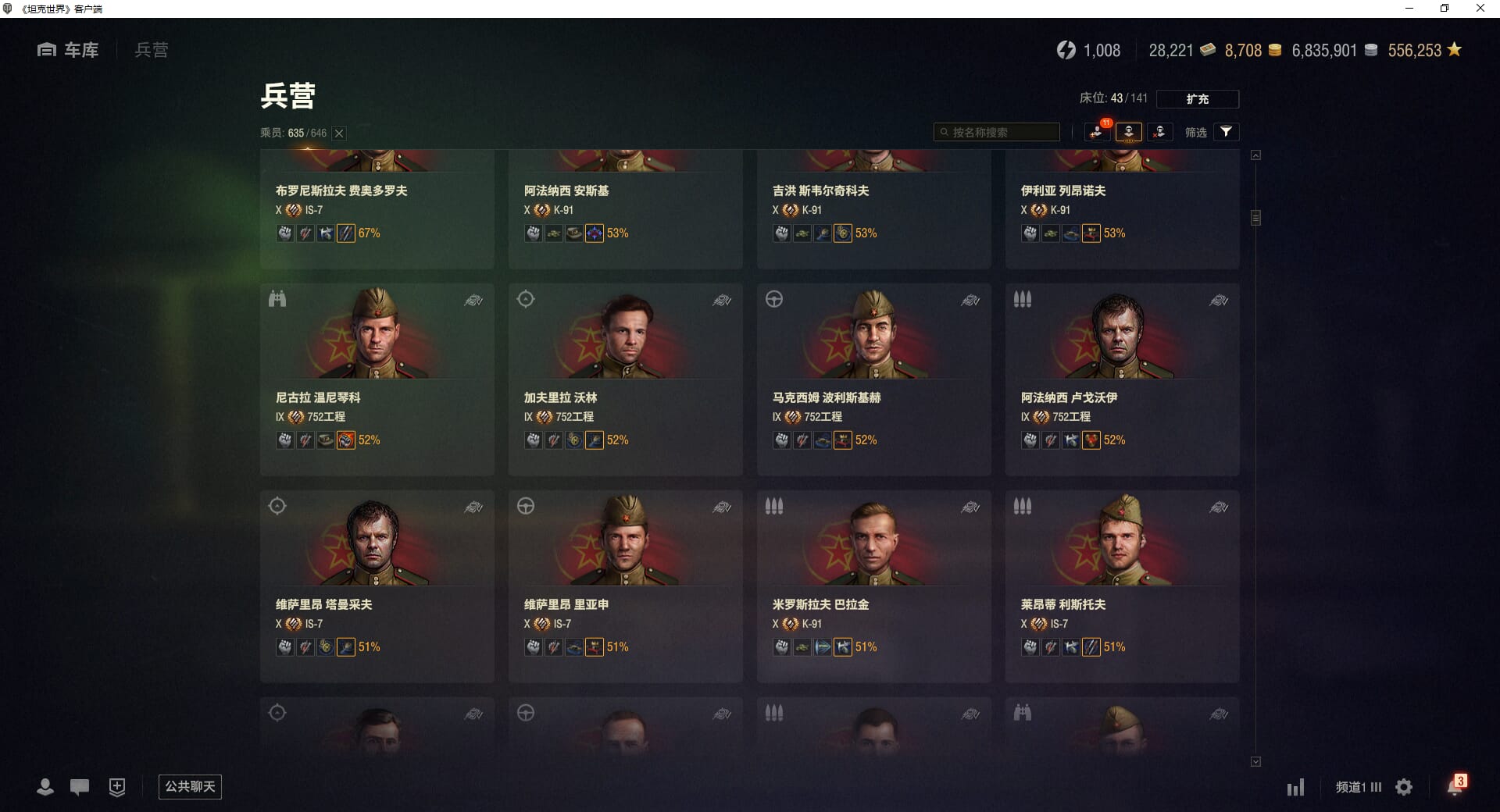Toggle the crew icon with red badge
This screenshot has width=1500, height=812.
click(1097, 132)
